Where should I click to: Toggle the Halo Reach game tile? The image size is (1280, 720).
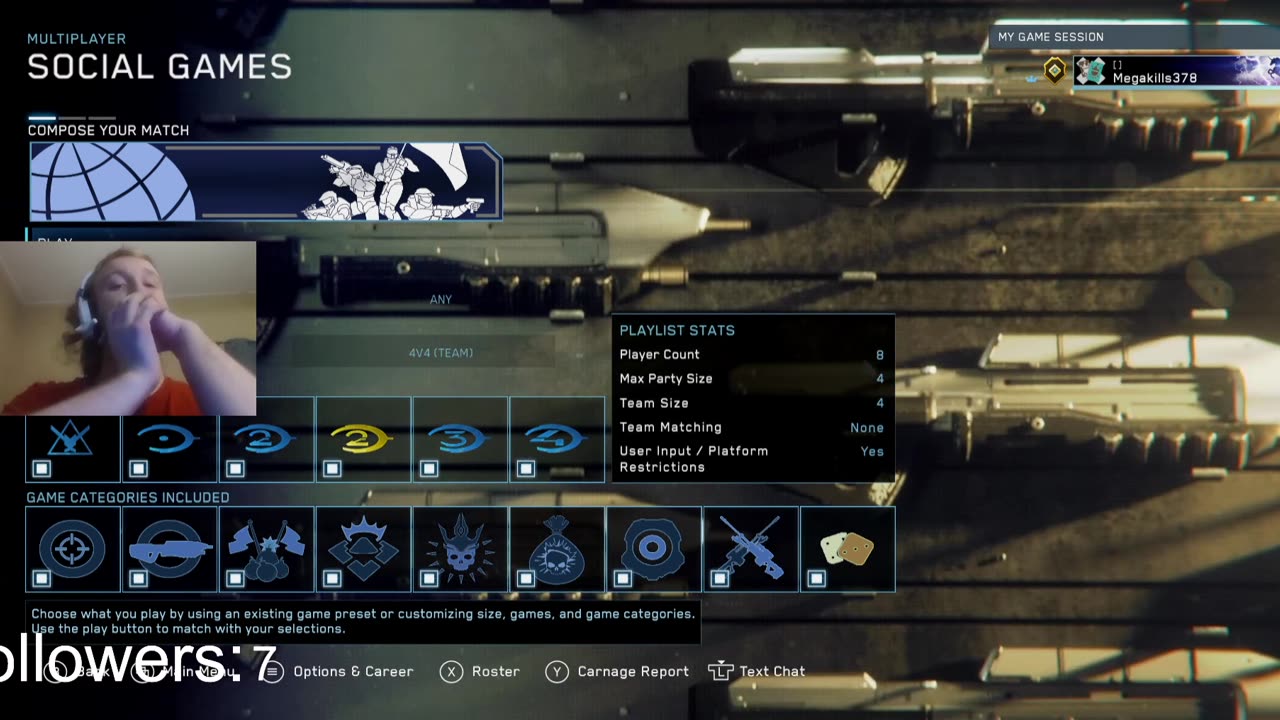point(72,440)
